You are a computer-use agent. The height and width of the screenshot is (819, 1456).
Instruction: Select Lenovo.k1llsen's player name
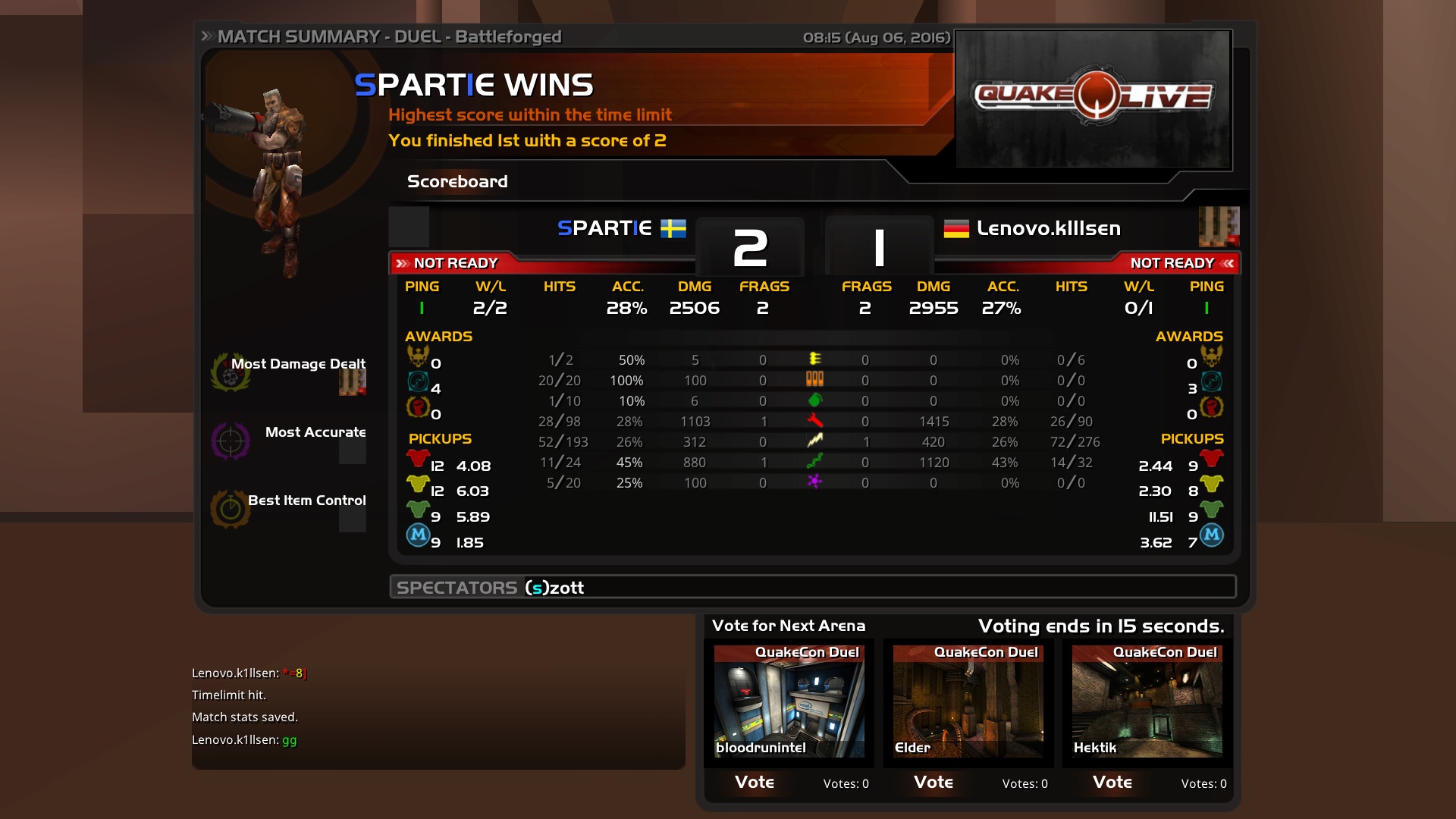pyautogui.click(x=1048, y=228)
